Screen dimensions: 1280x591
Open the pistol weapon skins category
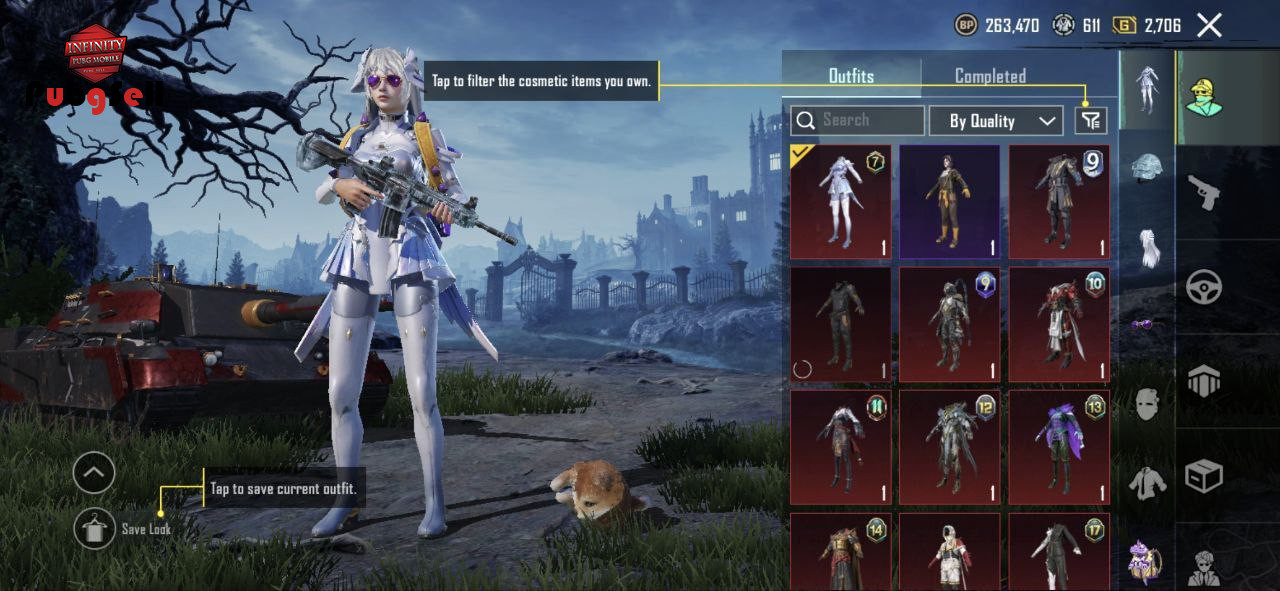point(1203,192)
